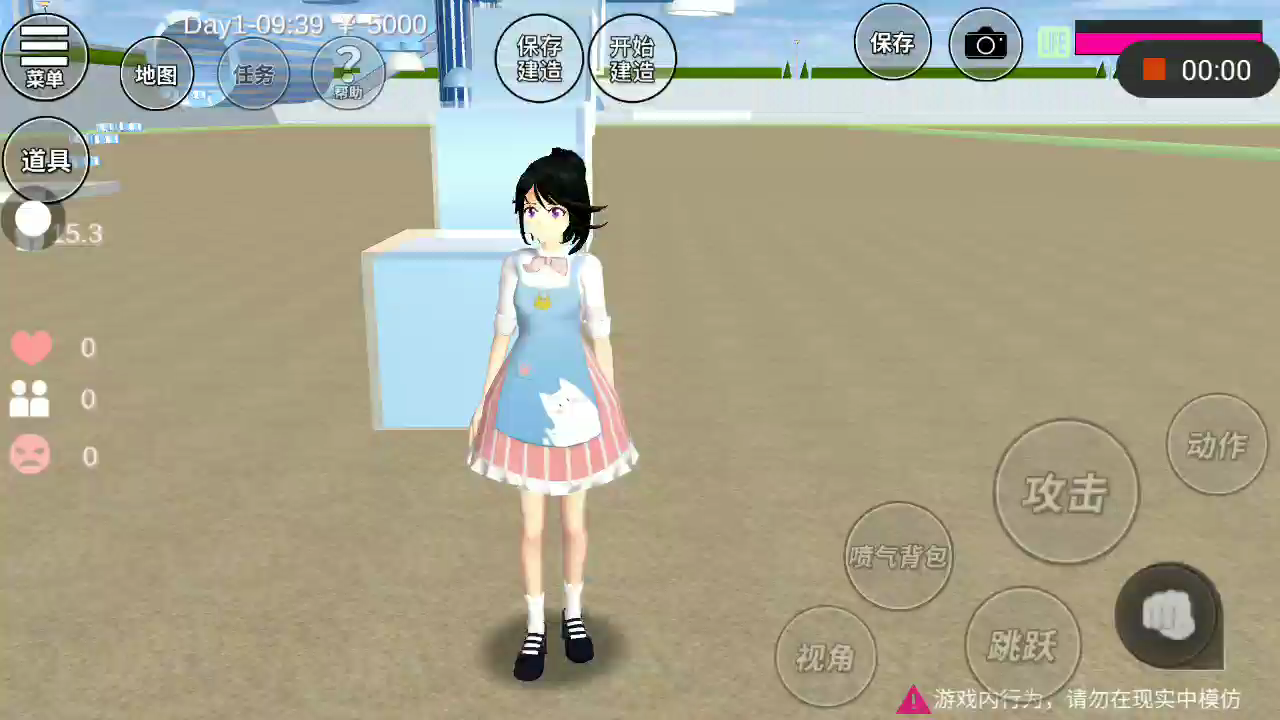Open the 动作 actions button
Image resolution: width=1280 pixels, height=720 pixels.
point(1217,445)
